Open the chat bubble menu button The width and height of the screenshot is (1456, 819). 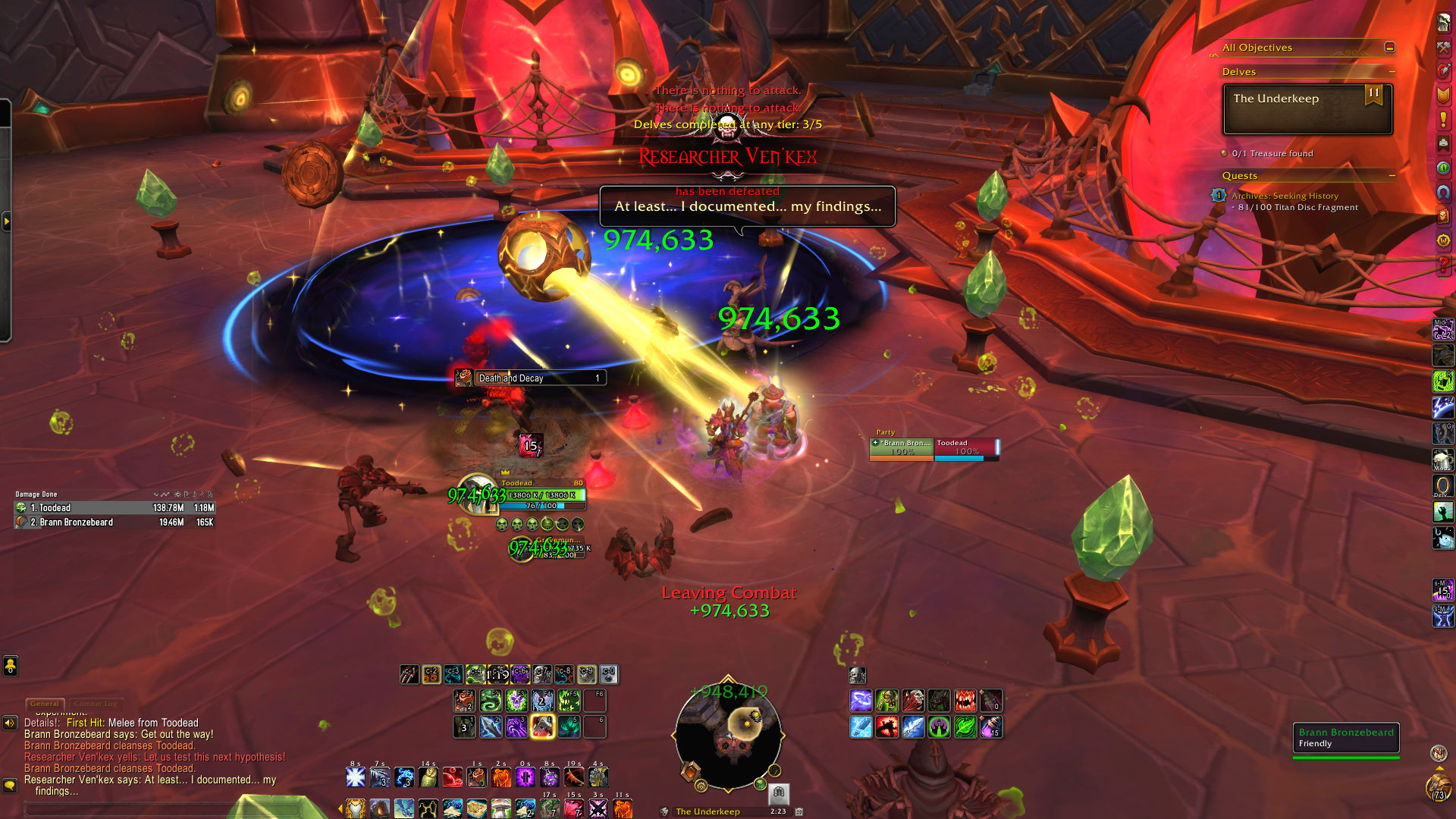coord(10,786)
